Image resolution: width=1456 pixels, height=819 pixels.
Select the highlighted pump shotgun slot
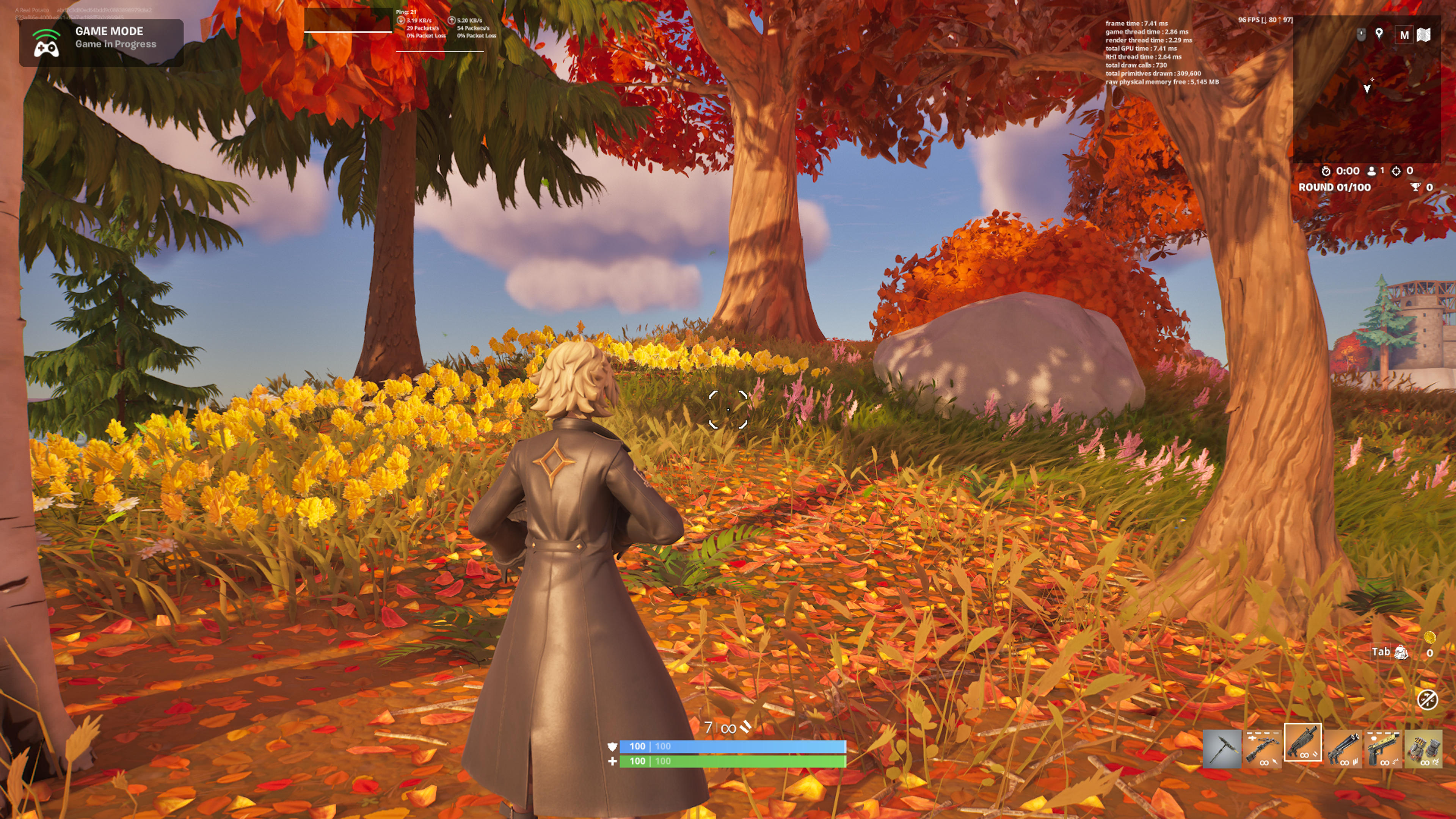pyautogui.click(x=1302, y=742)
